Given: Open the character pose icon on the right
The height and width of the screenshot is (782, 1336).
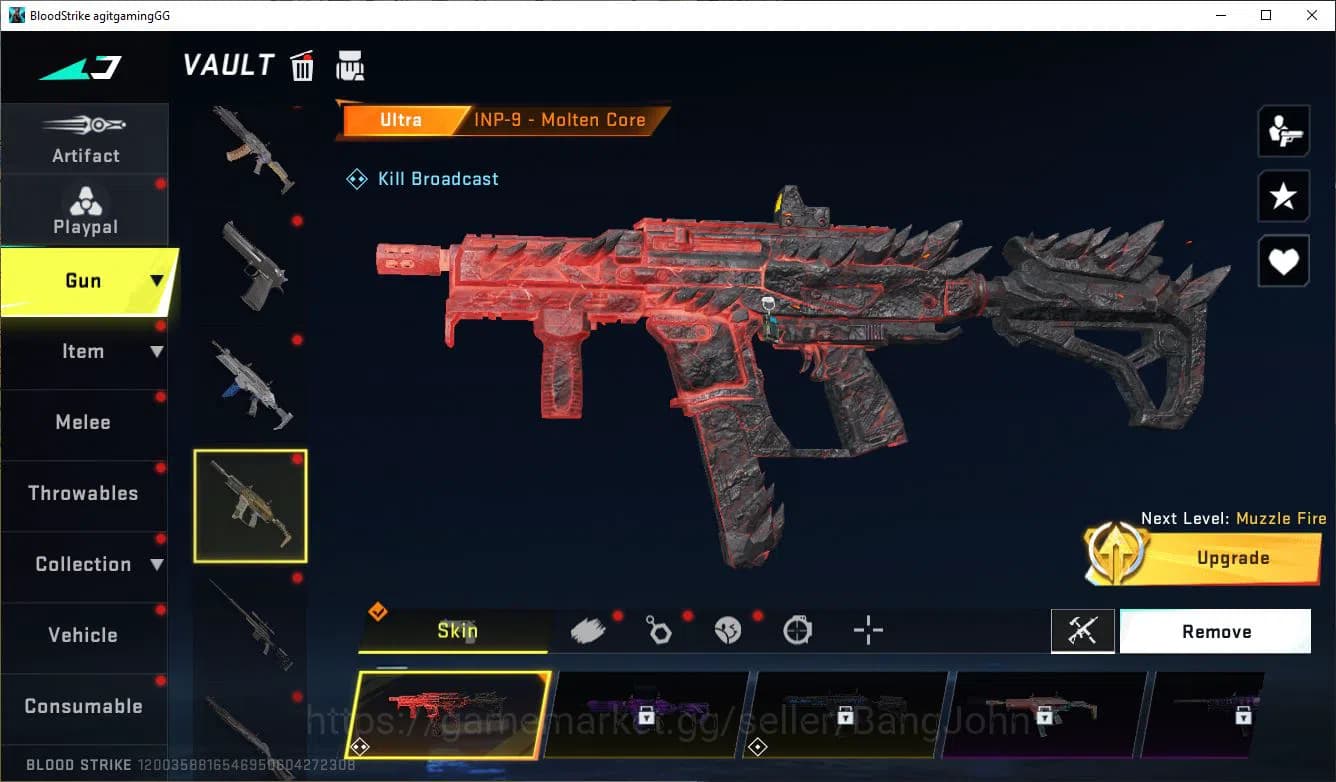Looking at the screenshot, I should tap(1283, 130).
